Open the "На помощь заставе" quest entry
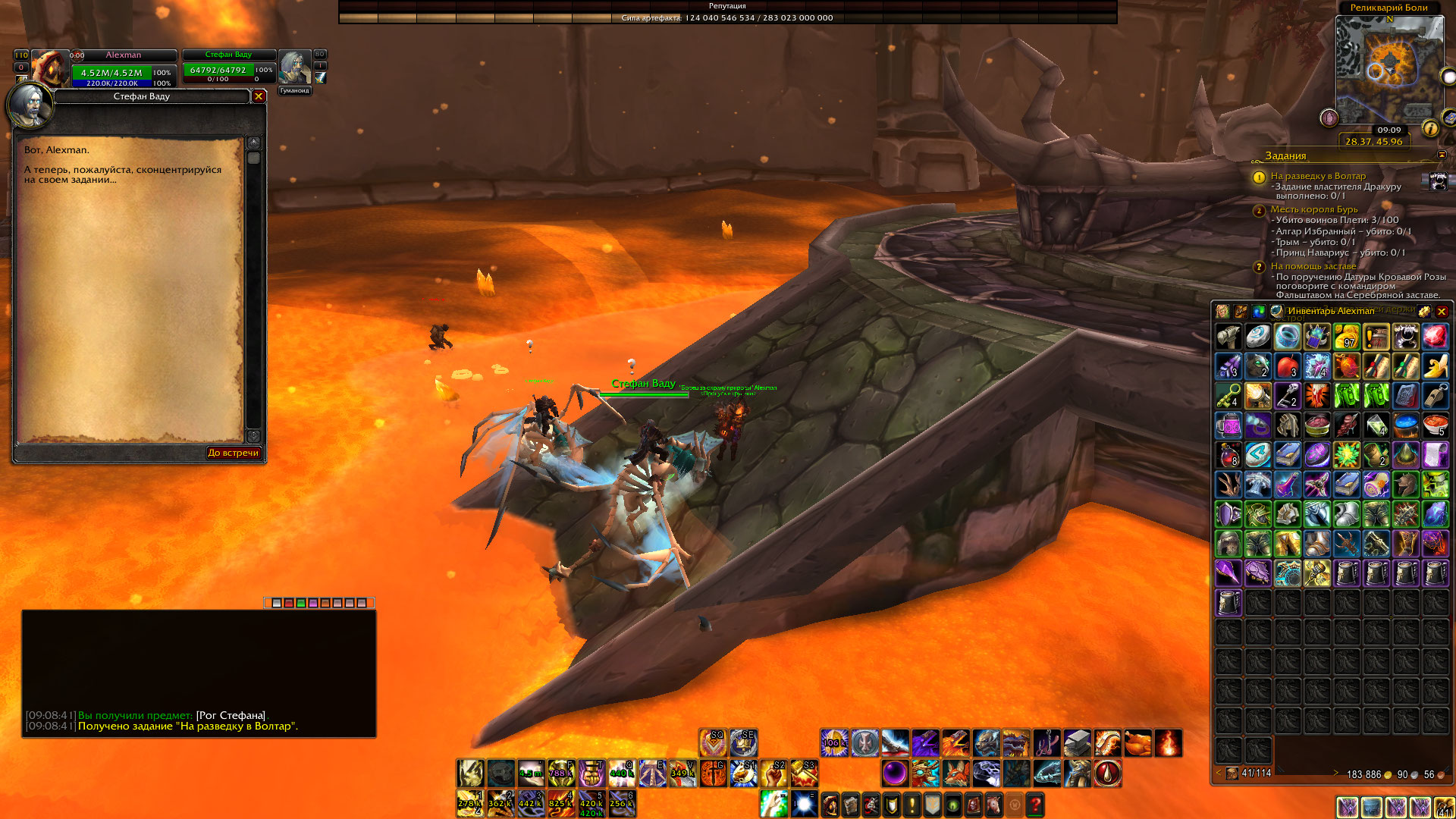This screenshot has height=819, width=1456. (x=1313, y=266)
